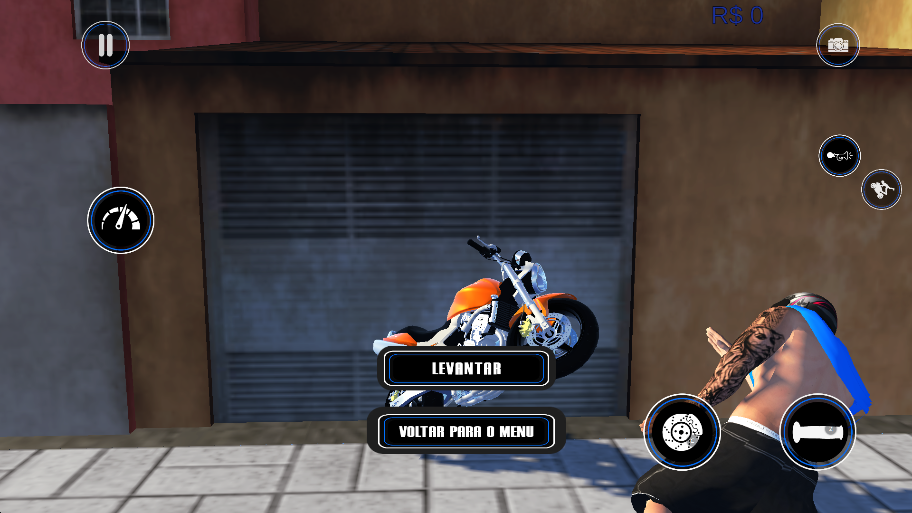Activate the wheelie stunt icon
The image size is (912, 513).
click(x=881, y=188)
